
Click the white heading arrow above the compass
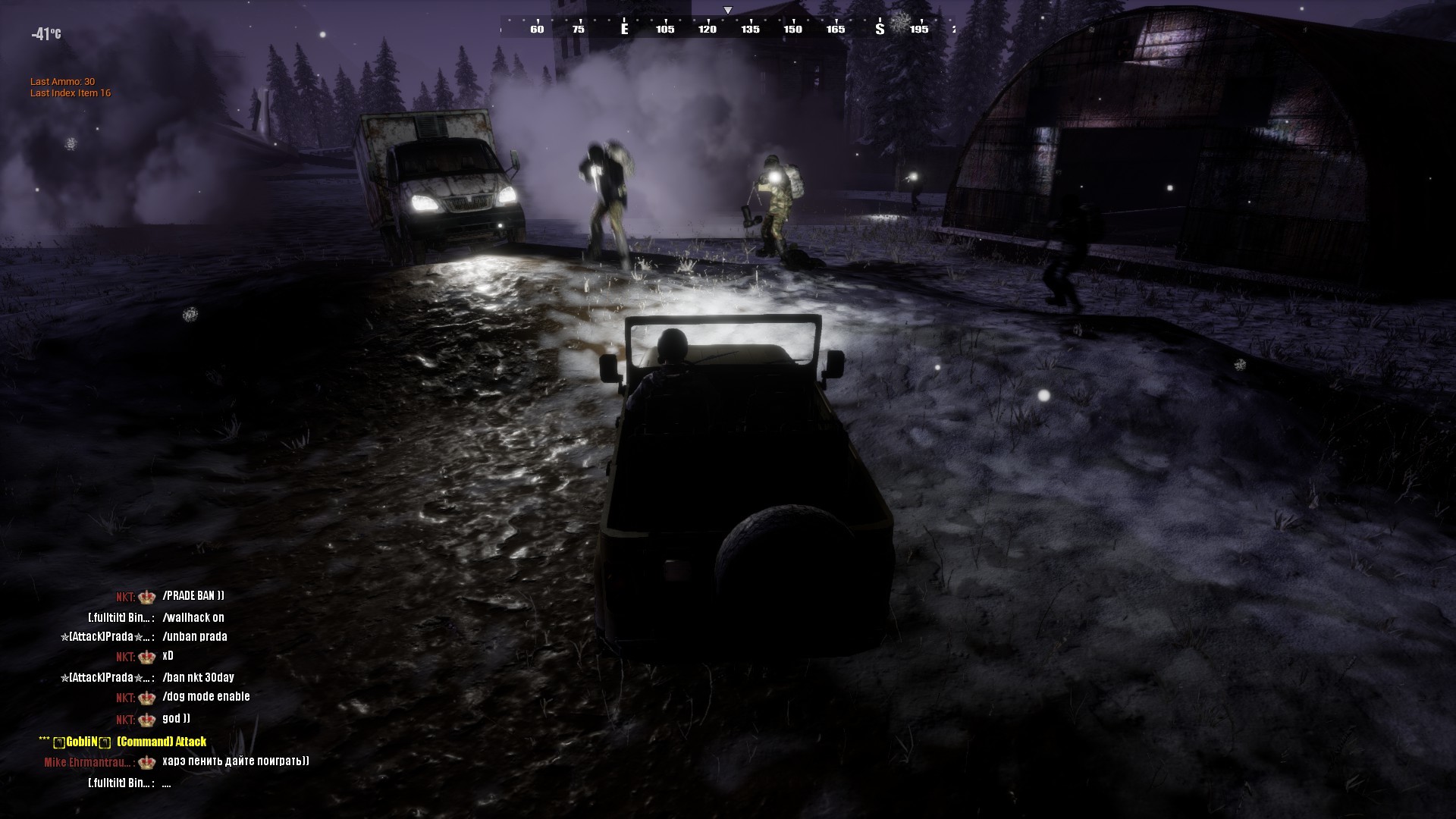pyautogui.click(x=730, y=11)
